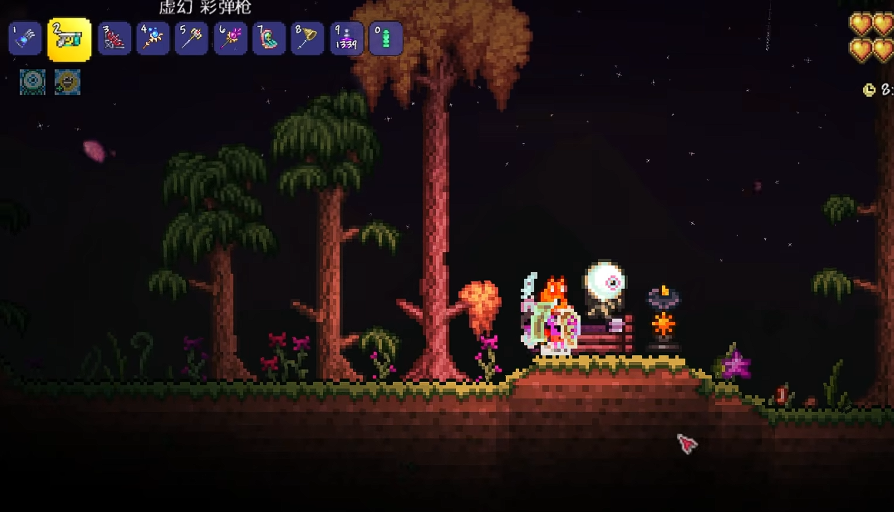Click the blue circular buff icon

(32, 82)
